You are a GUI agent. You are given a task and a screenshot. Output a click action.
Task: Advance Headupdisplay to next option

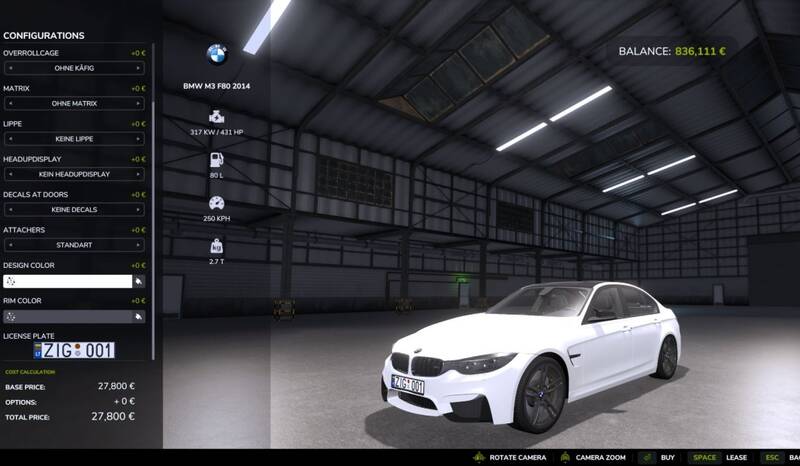pos(138,174)
